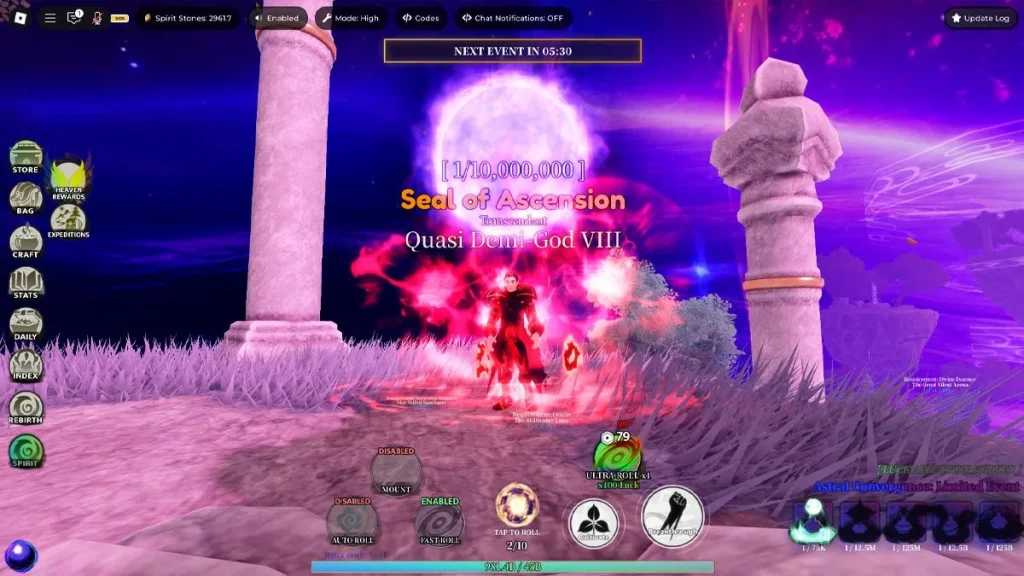Tap the glowing orb to roll
Screen dimensions: 1024x576
pyautogui.click(x=517, y=505)
